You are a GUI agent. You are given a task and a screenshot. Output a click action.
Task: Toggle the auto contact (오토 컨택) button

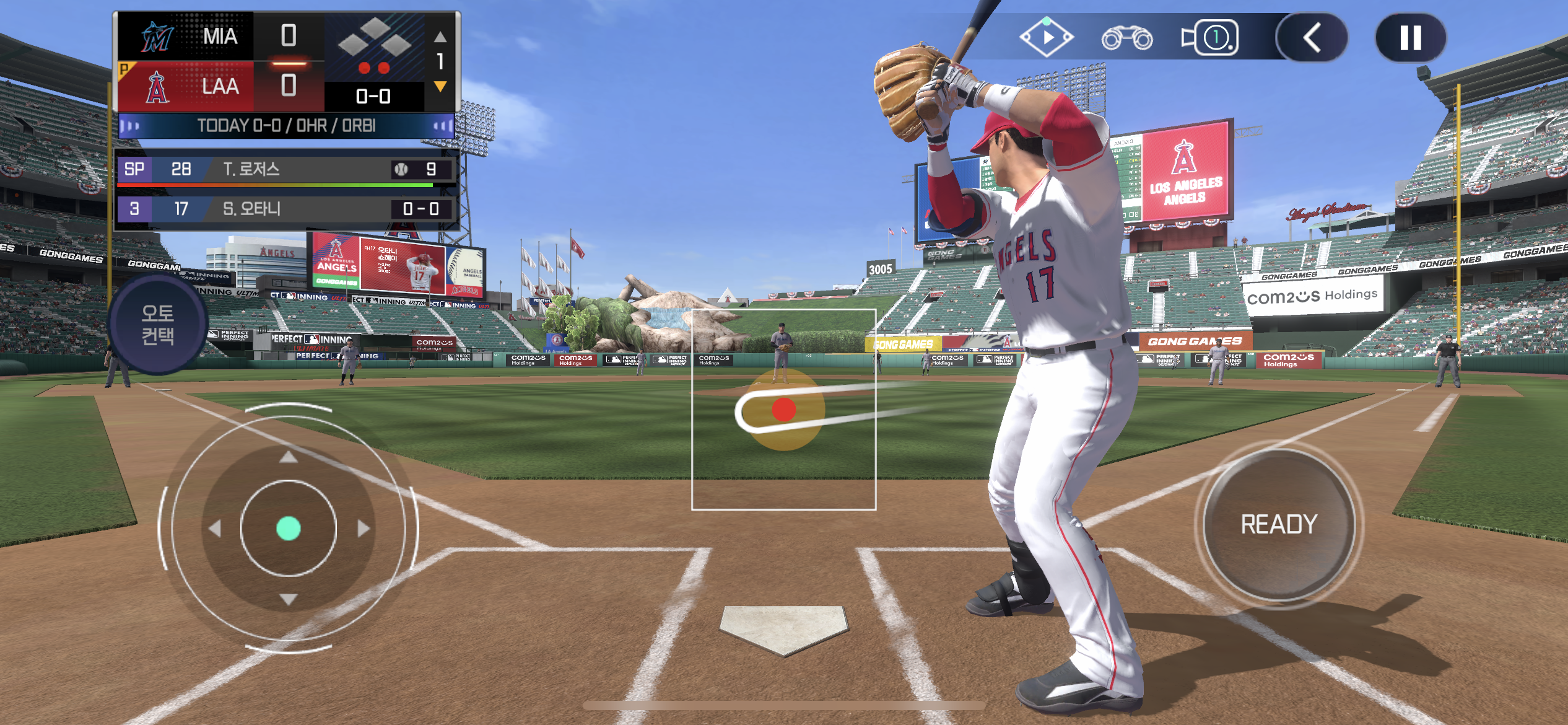(158, 324)
